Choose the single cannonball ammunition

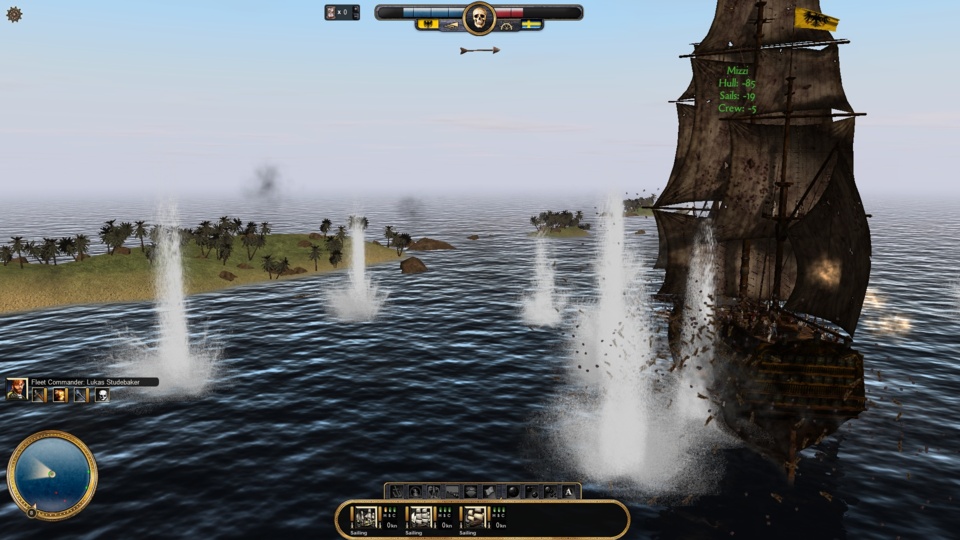512,491
